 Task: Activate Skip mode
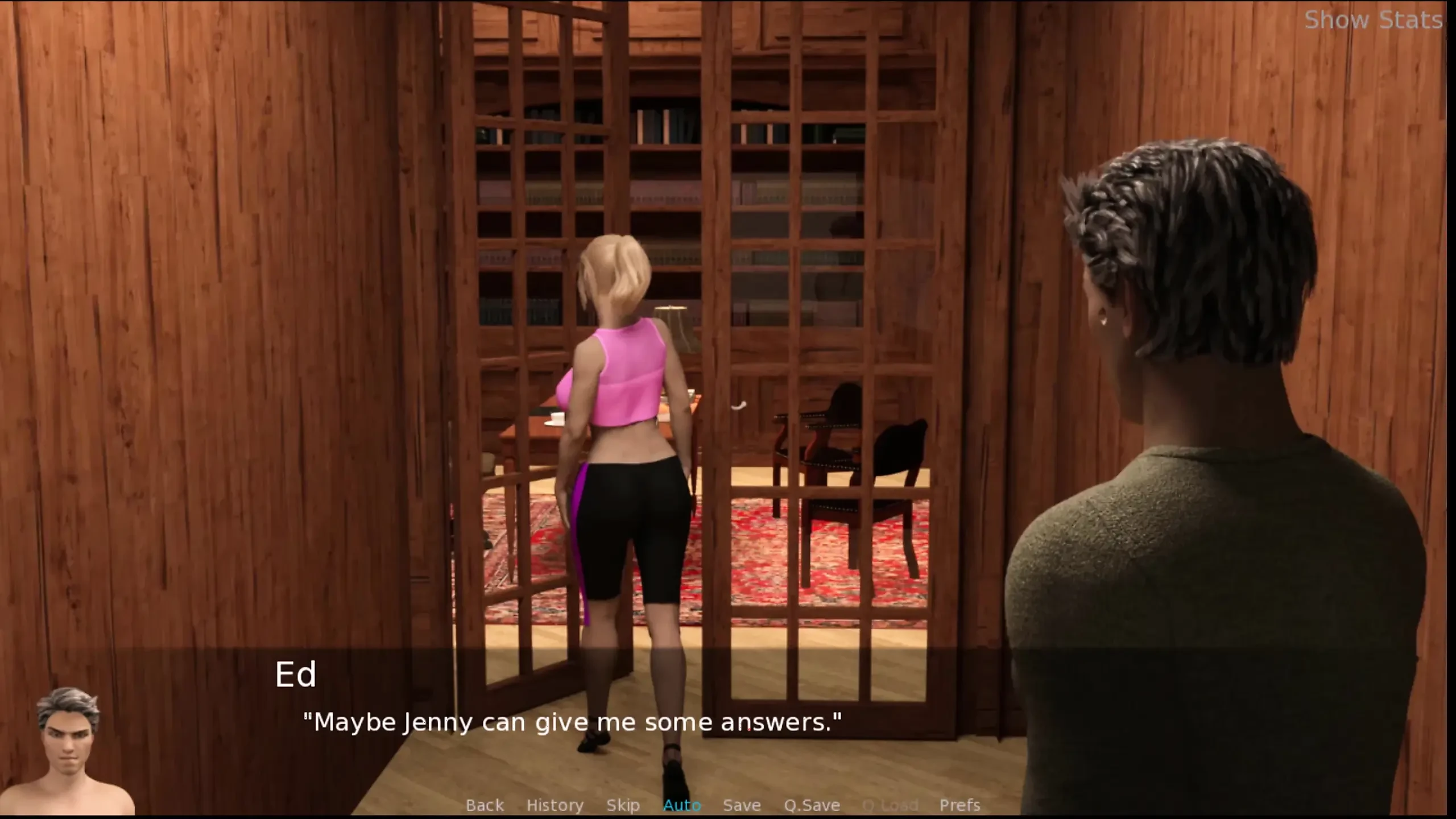pos(623,805)
